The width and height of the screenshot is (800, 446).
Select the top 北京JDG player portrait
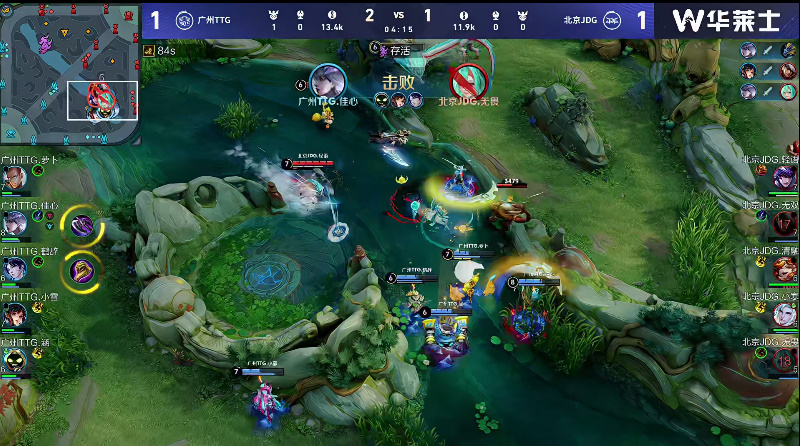[785, 180]
